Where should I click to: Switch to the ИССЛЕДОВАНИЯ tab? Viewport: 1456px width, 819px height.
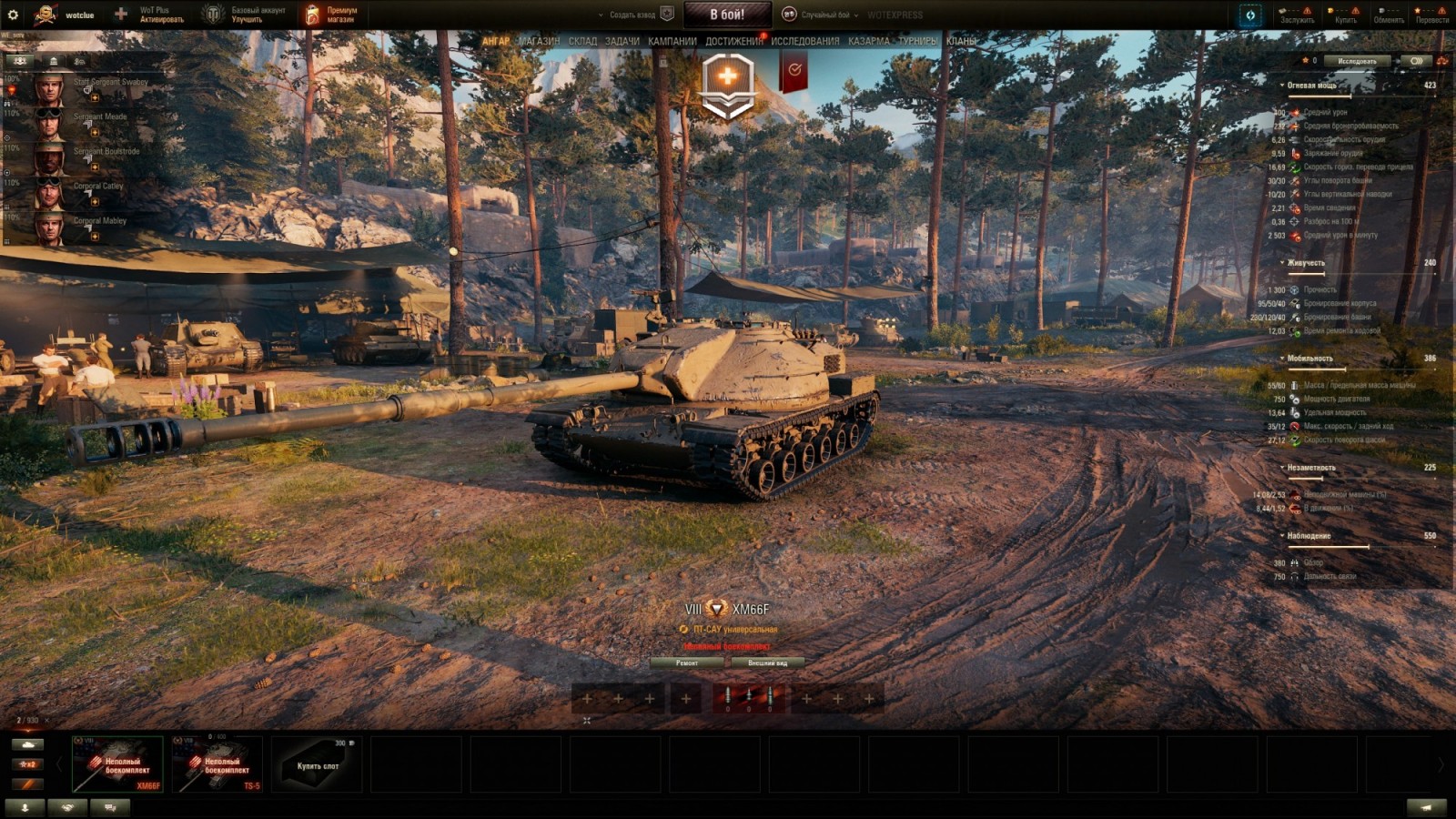(x=806, y=41)
